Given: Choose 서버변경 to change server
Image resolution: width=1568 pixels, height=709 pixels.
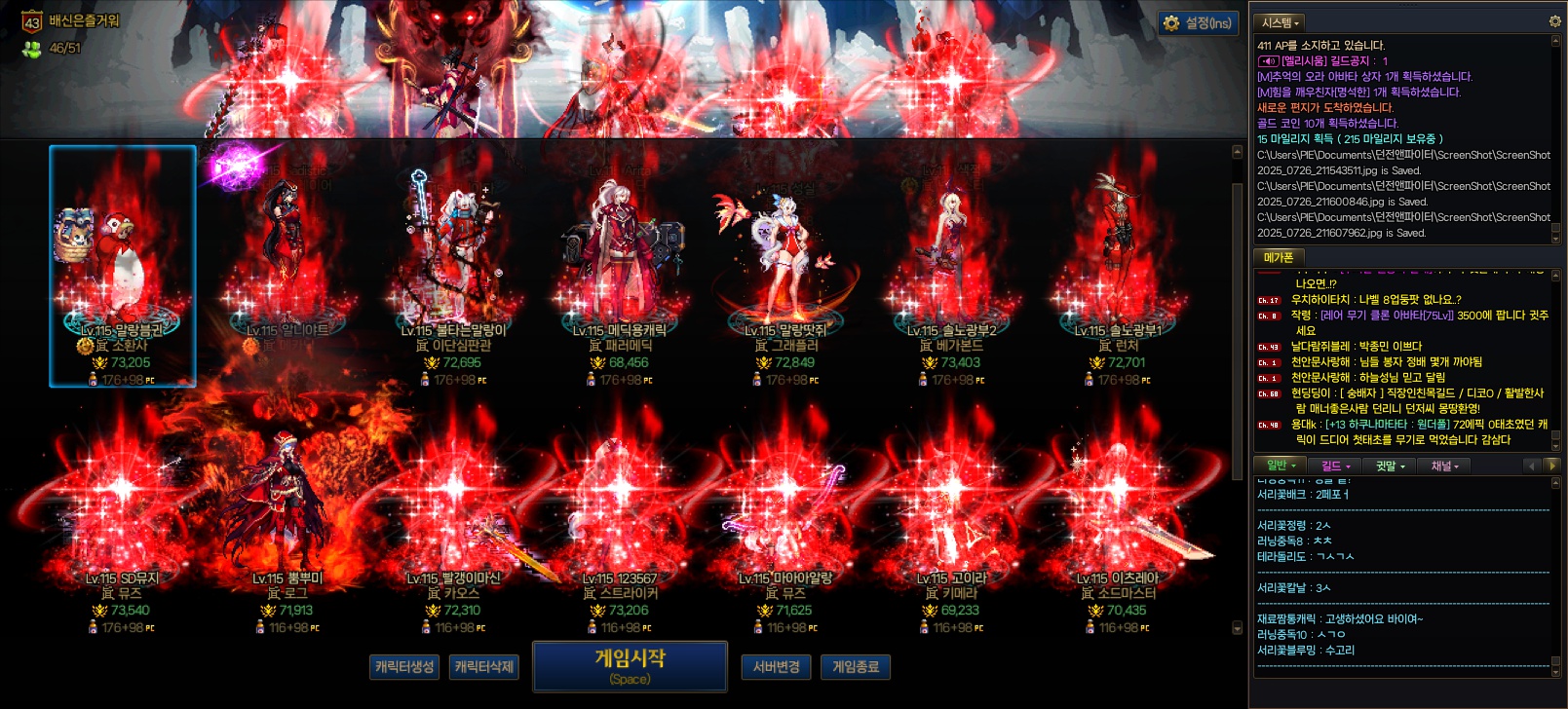Looking at the screenshot, I should coord(776,667).
